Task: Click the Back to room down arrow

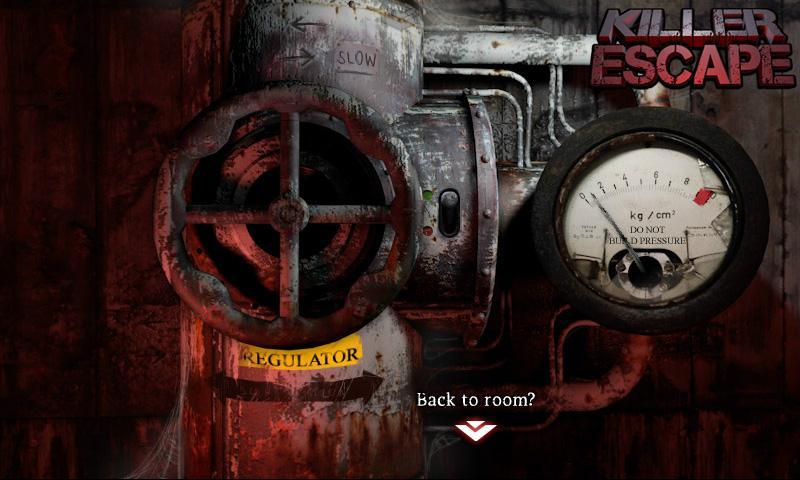Action: click(x=475, y=430)
